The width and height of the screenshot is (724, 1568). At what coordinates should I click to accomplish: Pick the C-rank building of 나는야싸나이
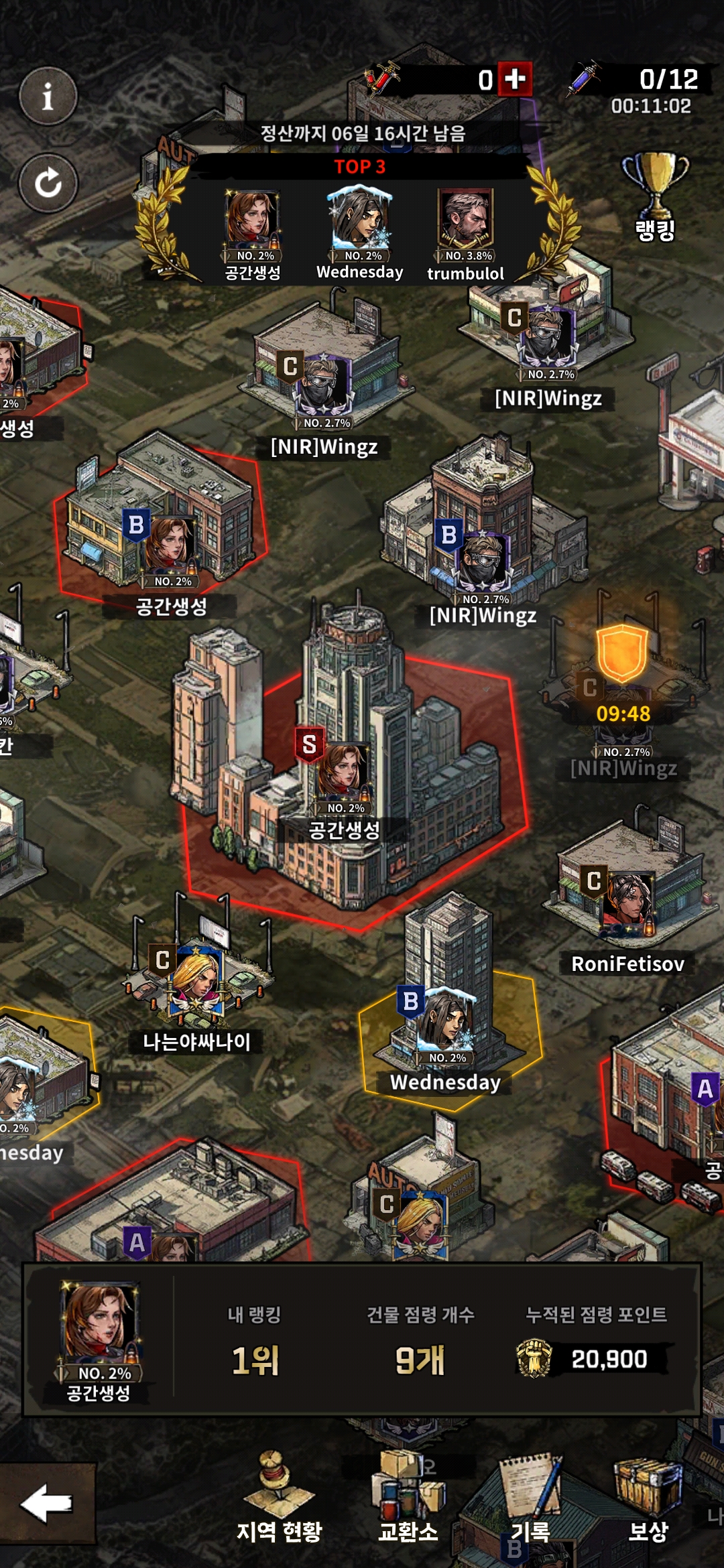[x=196, y=978]
